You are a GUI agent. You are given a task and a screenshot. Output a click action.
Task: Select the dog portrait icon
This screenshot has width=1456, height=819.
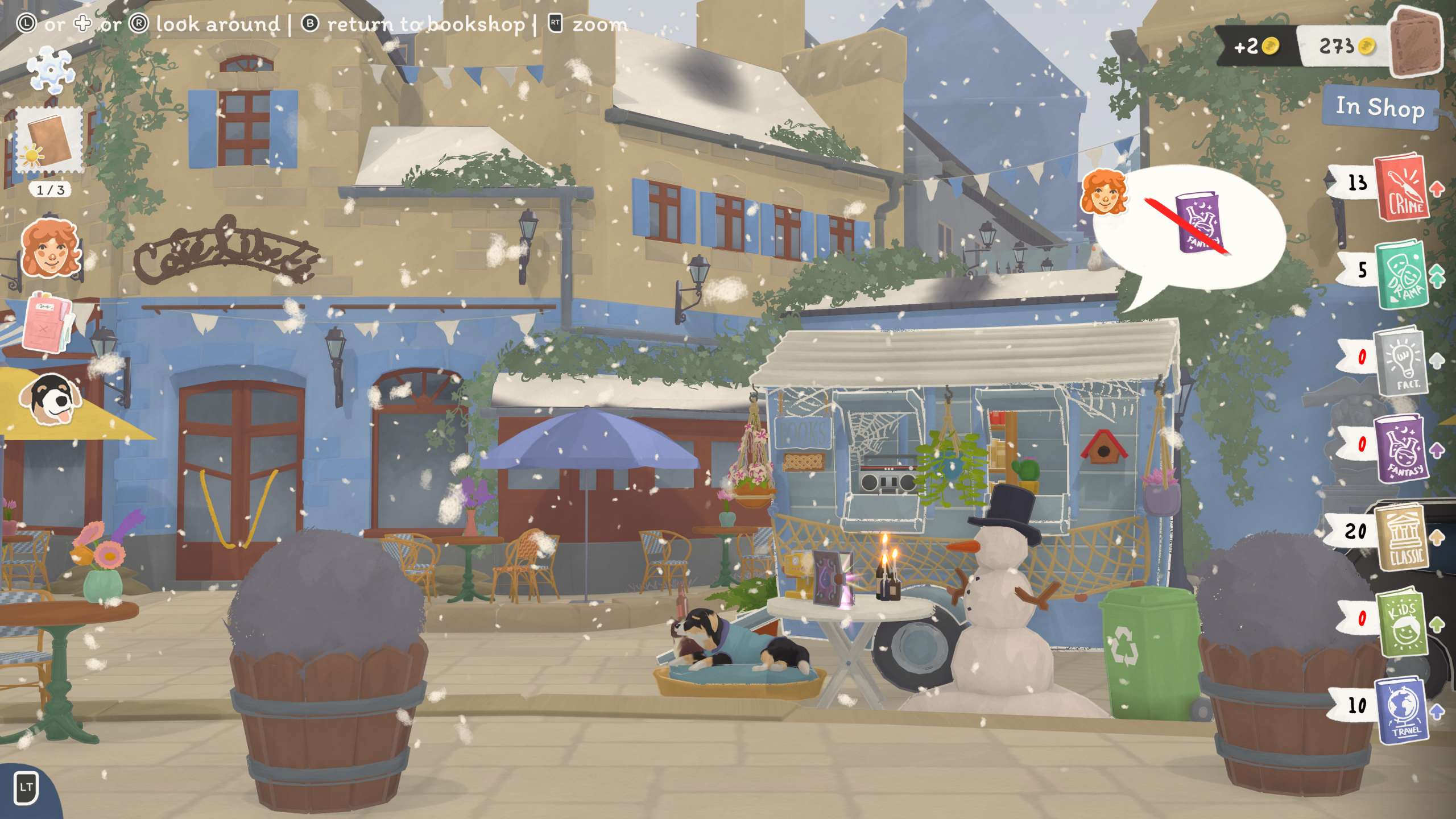coord(50,399)
